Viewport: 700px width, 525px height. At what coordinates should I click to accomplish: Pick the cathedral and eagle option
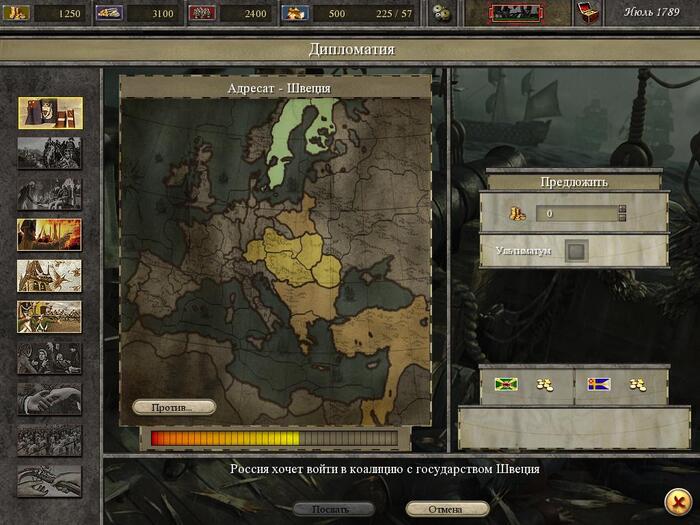[x=50, y=275]
